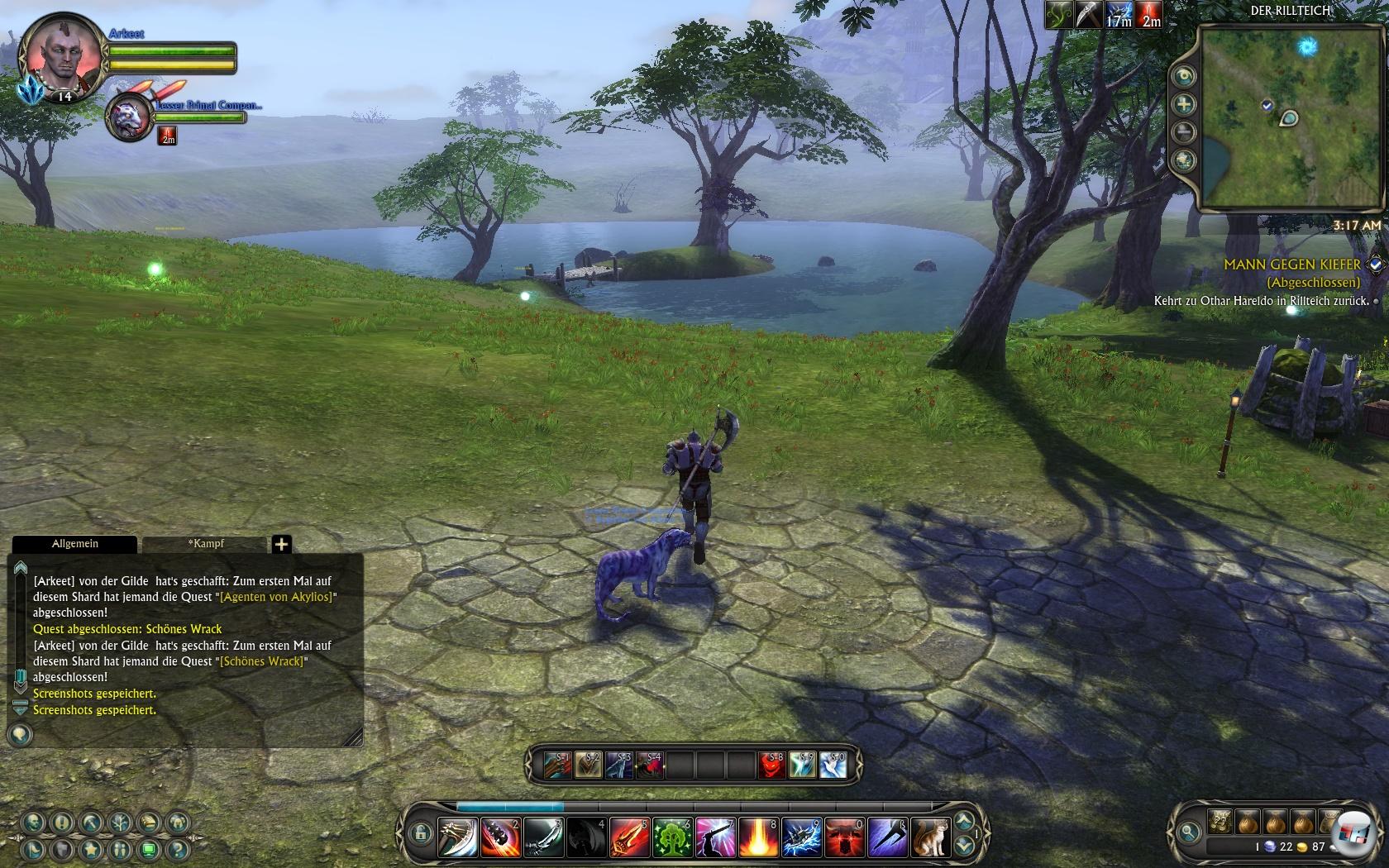Open the quest log exclamation icon
The height and width of the screenshot is (868, 1389).
coord(62,823)
